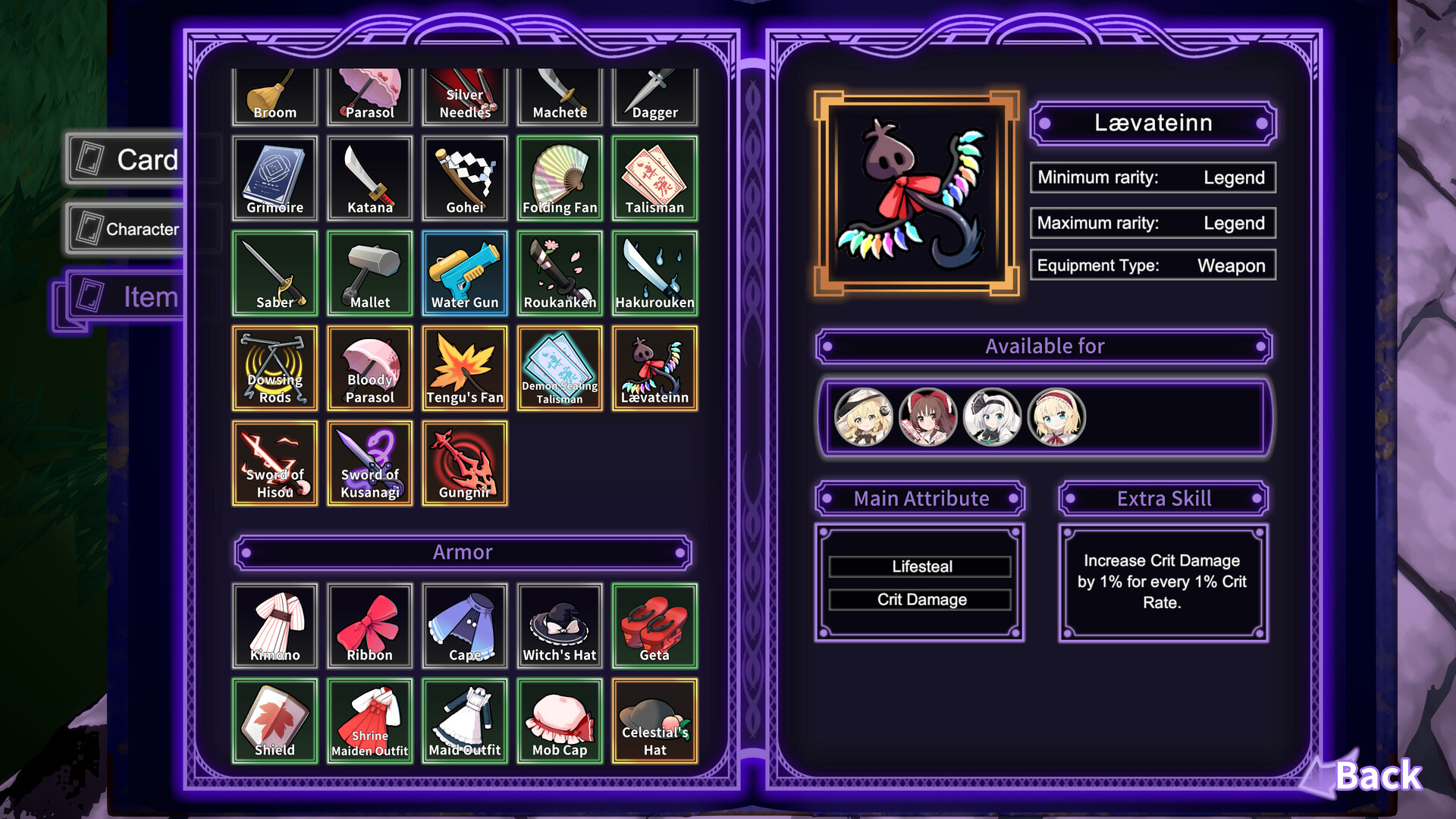Select the Lævateinn weapon
This screenshot has width=1456, height=819.
[x=654, y=368]
